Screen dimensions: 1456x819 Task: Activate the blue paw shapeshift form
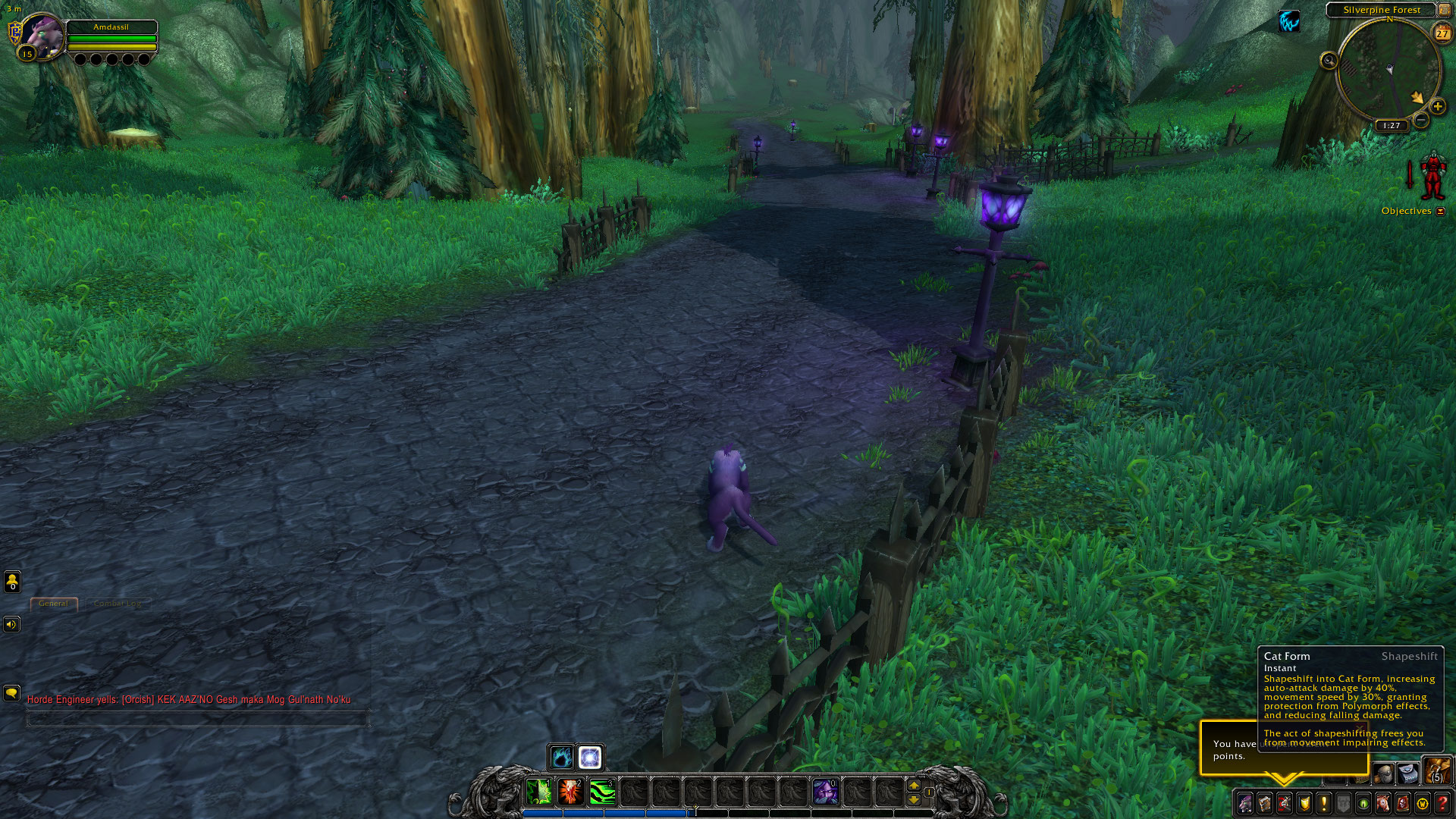click(x=561, y=757)
